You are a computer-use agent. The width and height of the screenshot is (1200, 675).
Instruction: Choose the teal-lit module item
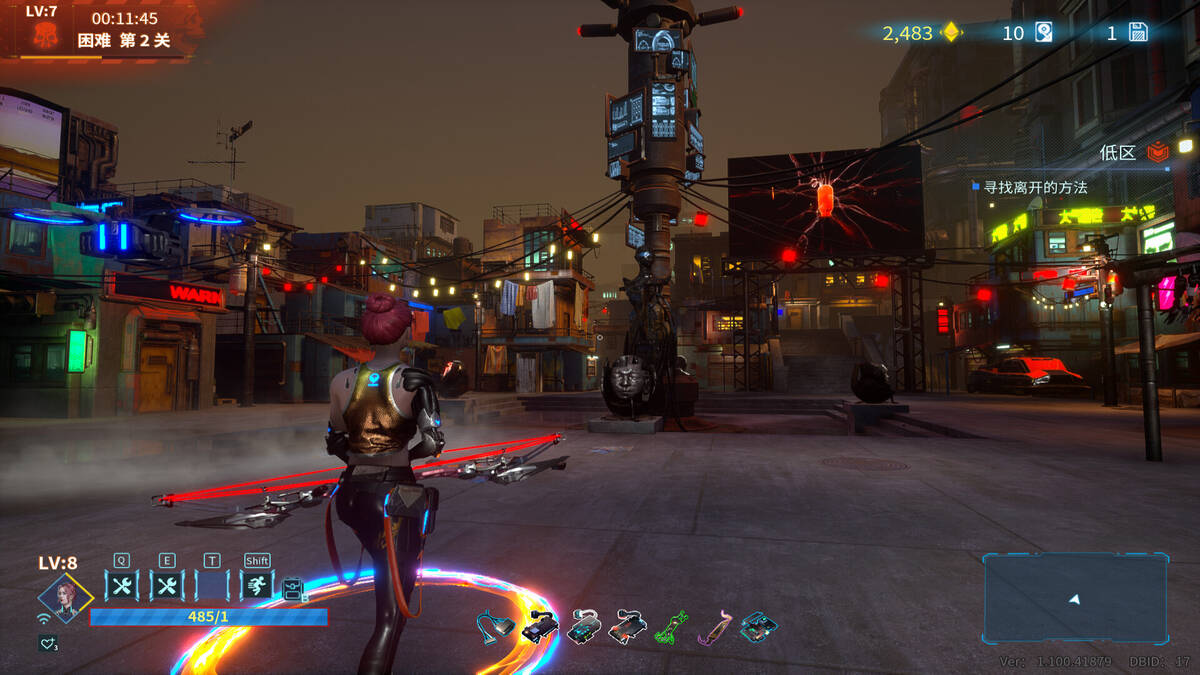pyautogui.click(x=583, y=627)
